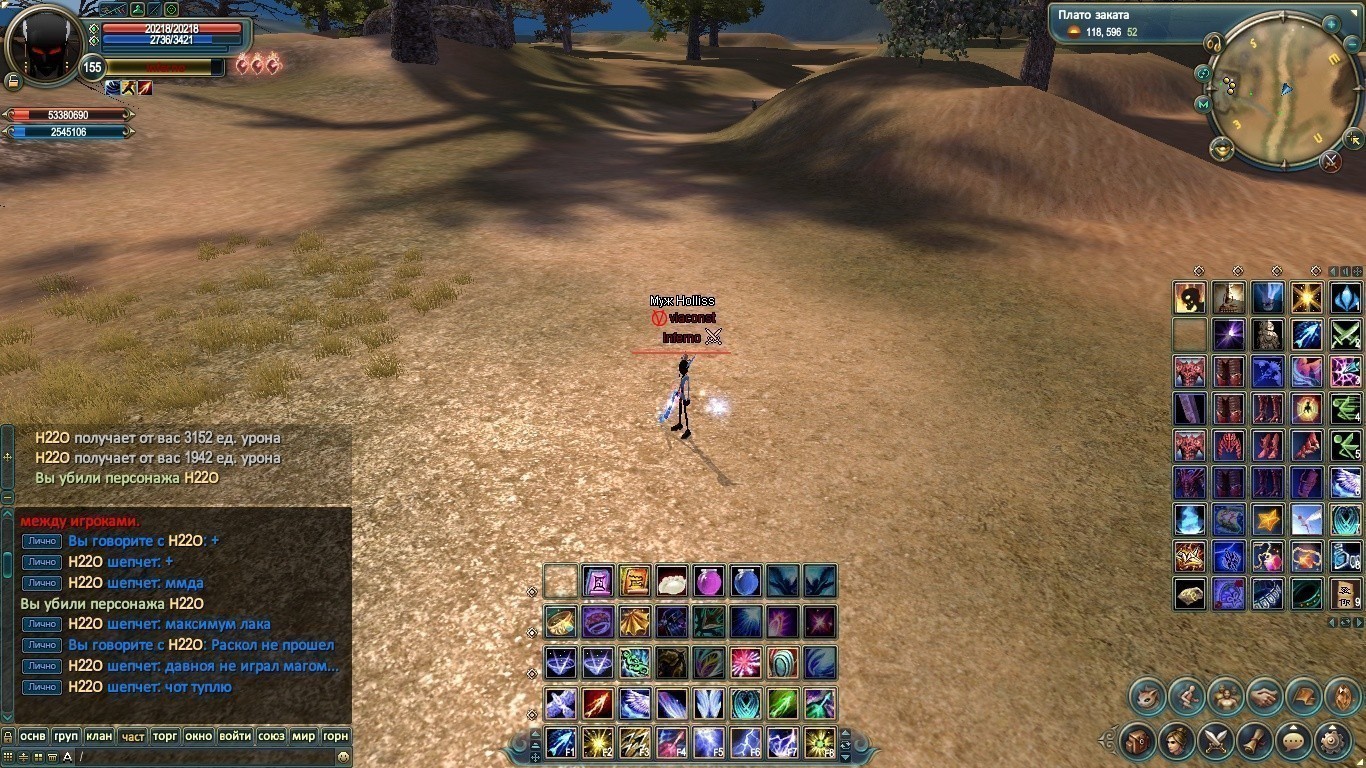Screen dimensions: 1366x768
Task: Open the quest scroll menu
Action: pos(1255,741)
